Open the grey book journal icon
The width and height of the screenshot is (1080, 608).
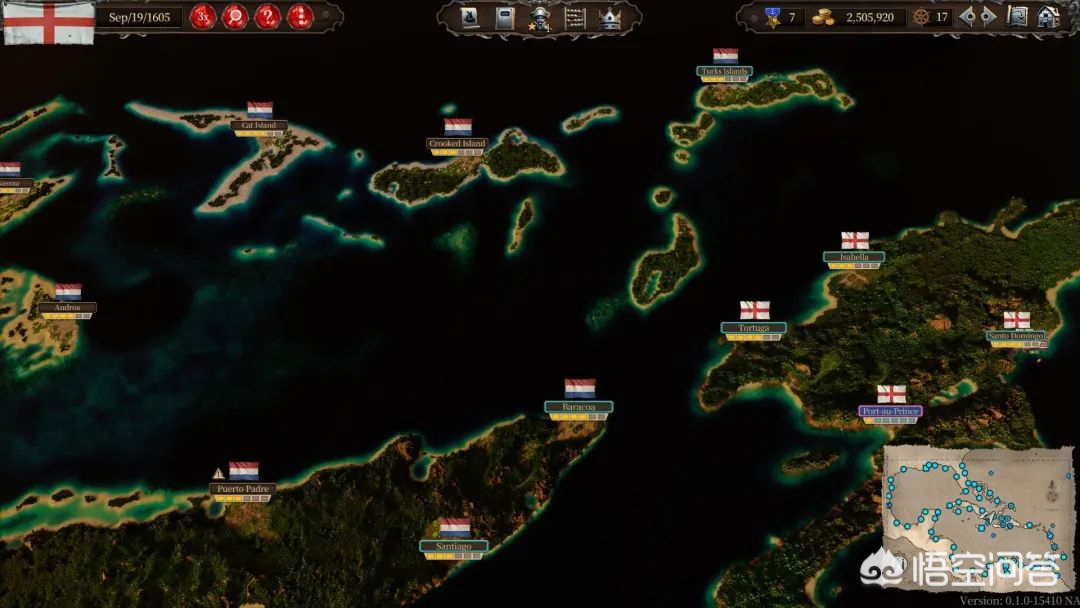click(505, 17)
